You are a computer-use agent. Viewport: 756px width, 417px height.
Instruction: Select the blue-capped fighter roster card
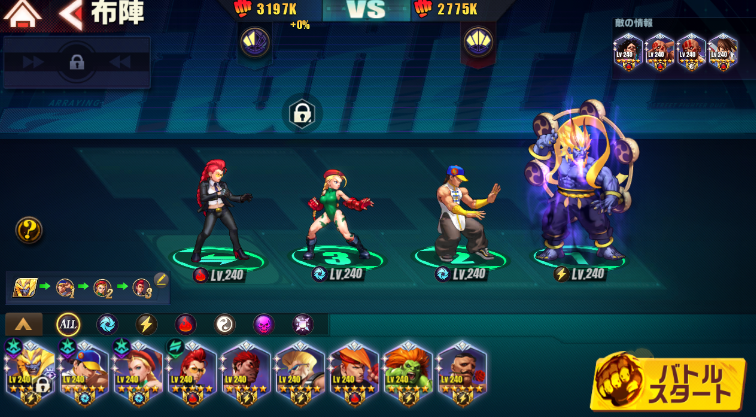(82, 377)
